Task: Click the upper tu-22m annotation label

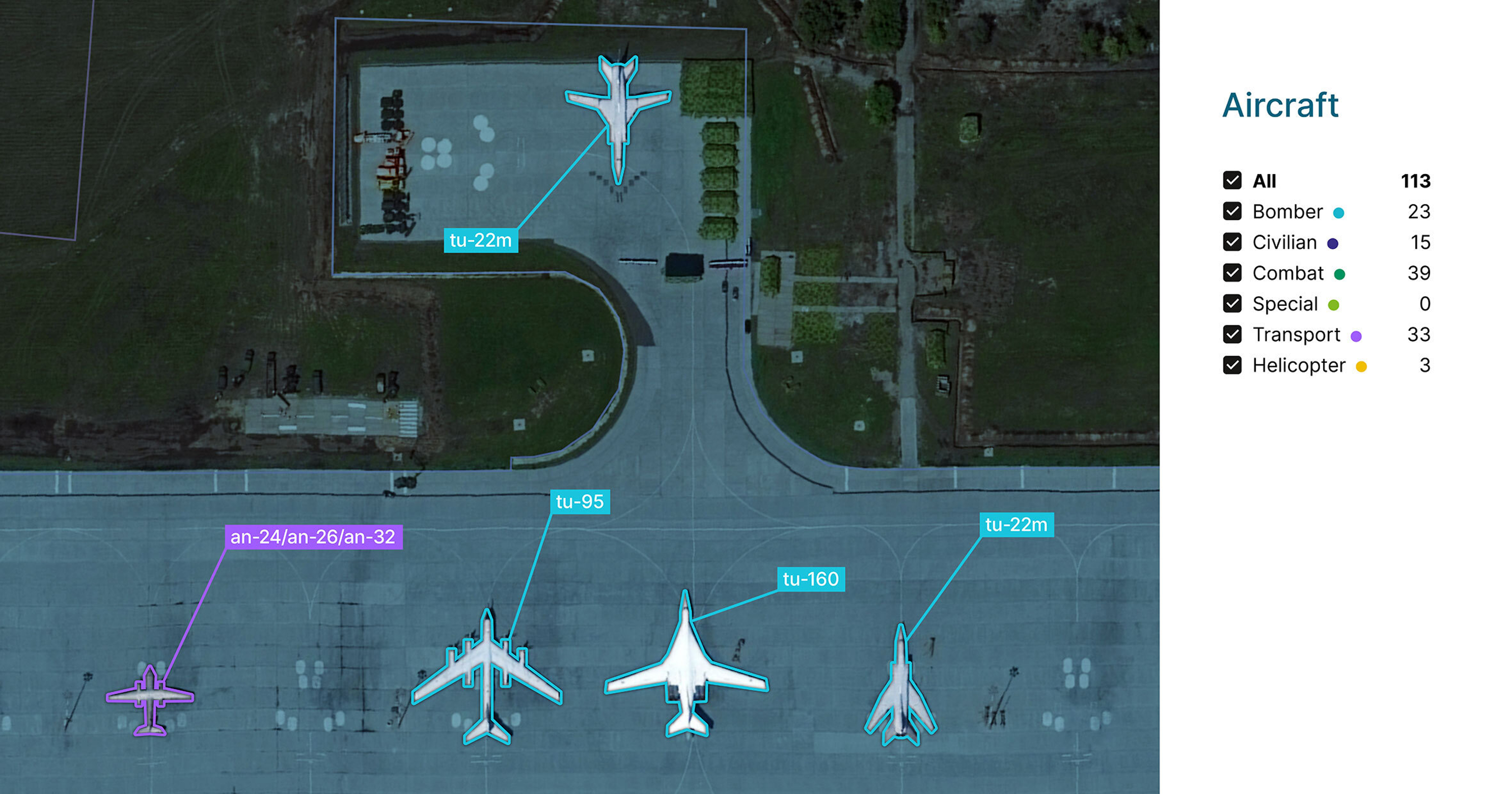Action: 482,239
